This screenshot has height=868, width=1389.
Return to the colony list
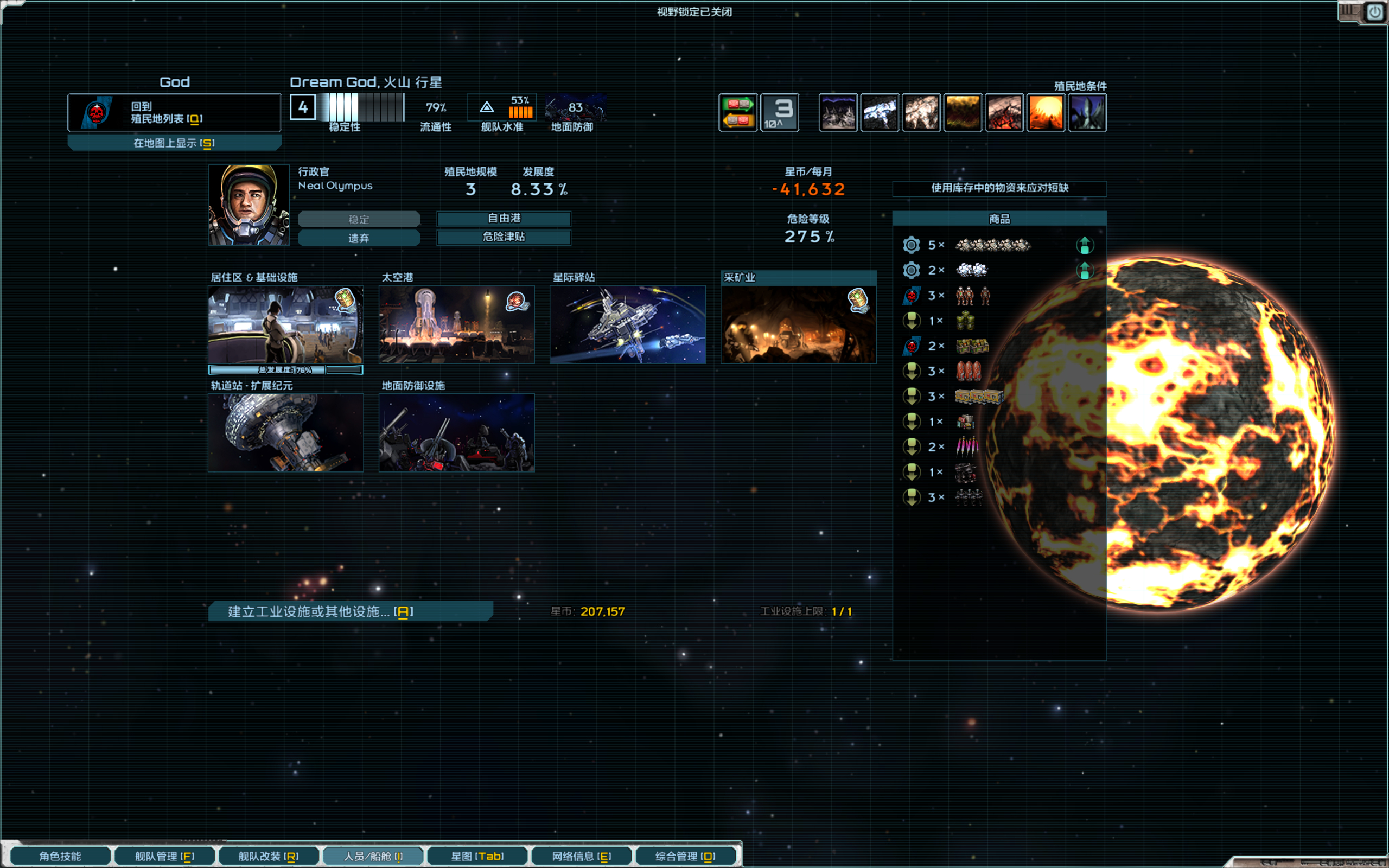point(174,112)
